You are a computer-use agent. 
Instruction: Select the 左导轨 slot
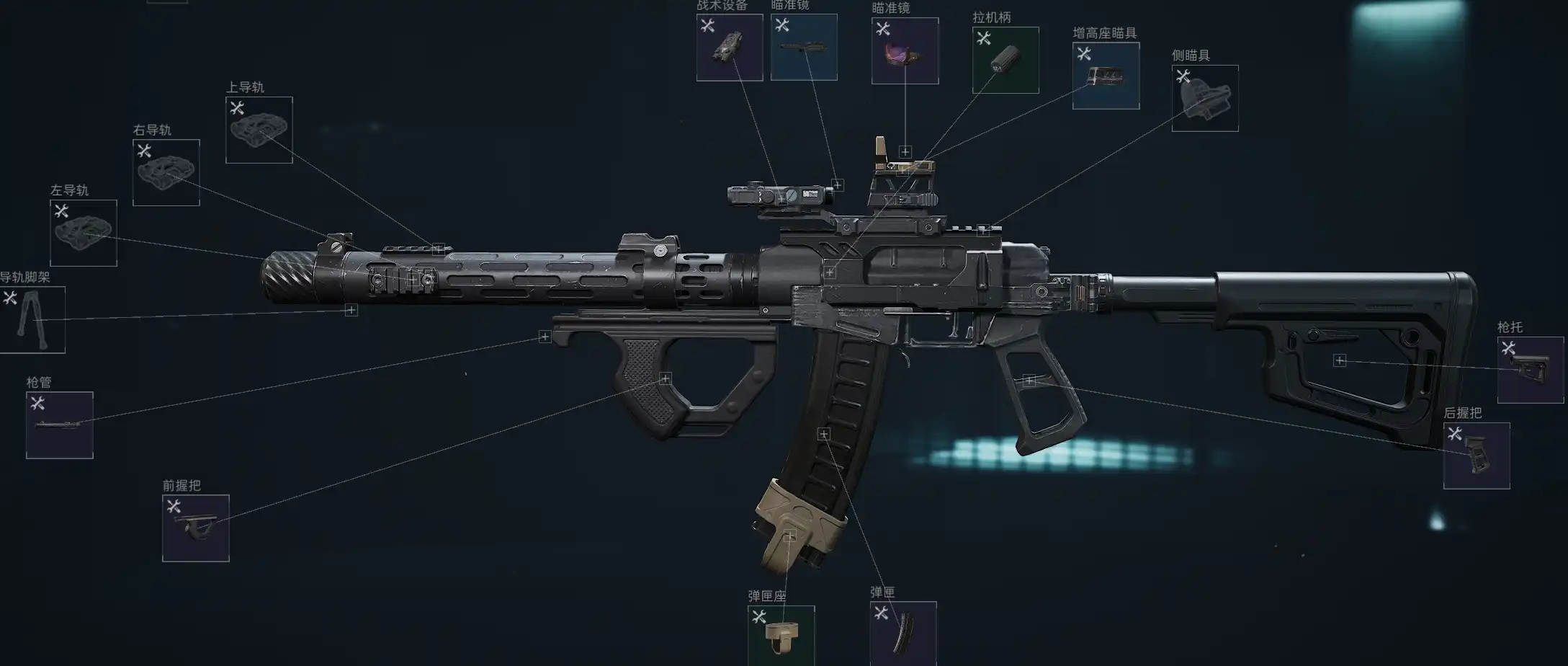point(83,233)
